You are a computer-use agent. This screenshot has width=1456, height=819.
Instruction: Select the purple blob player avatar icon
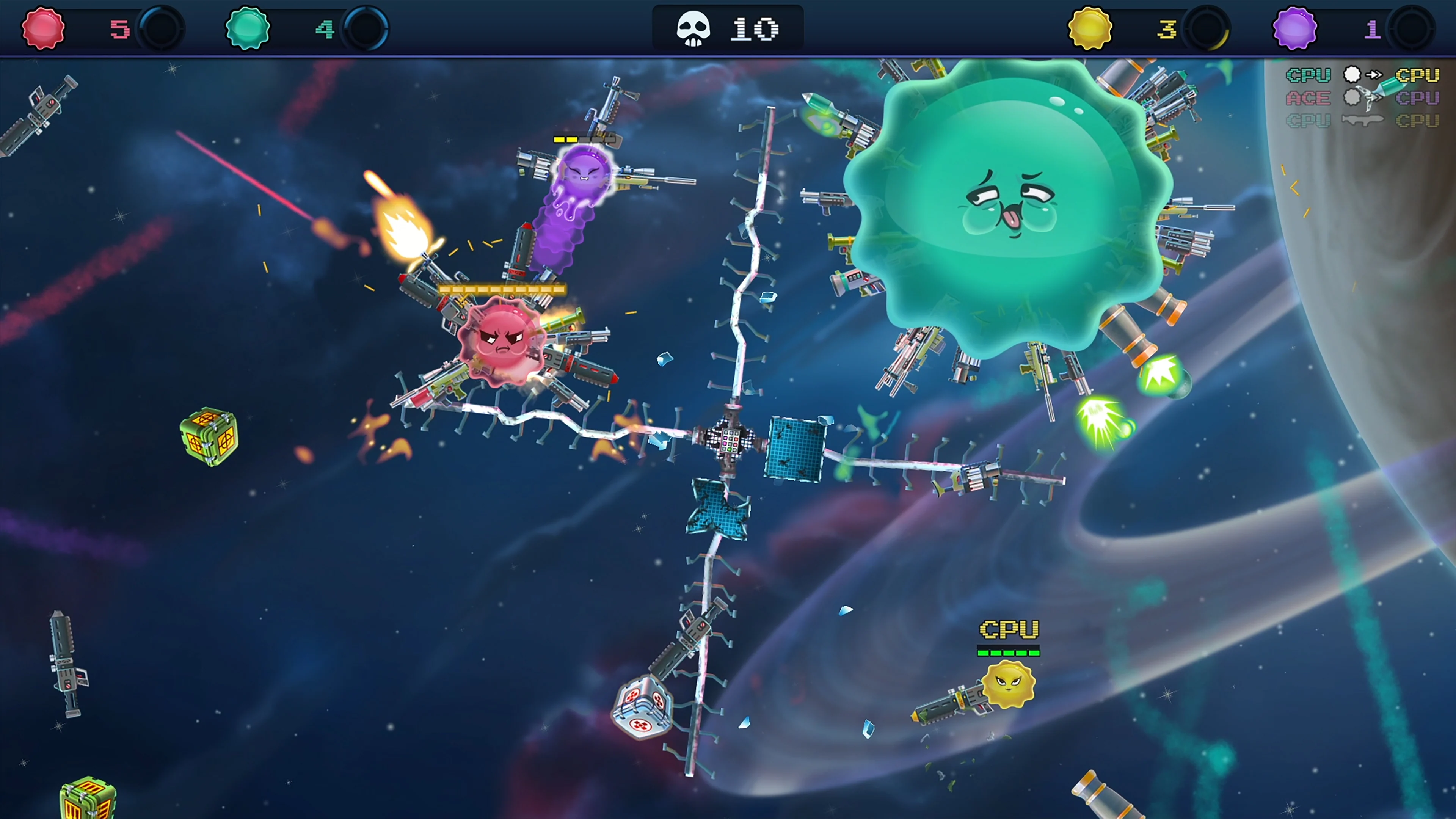pos(1294,30)
